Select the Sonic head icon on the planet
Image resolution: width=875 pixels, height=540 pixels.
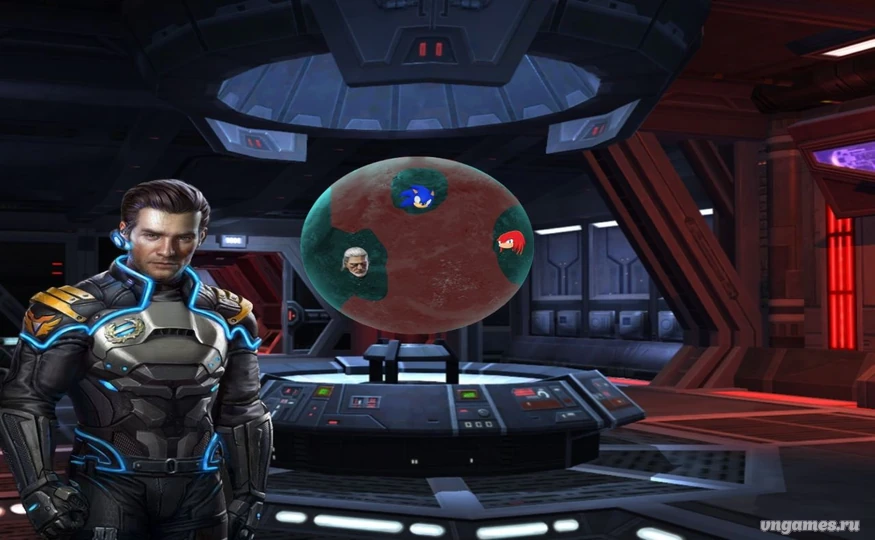413,195
